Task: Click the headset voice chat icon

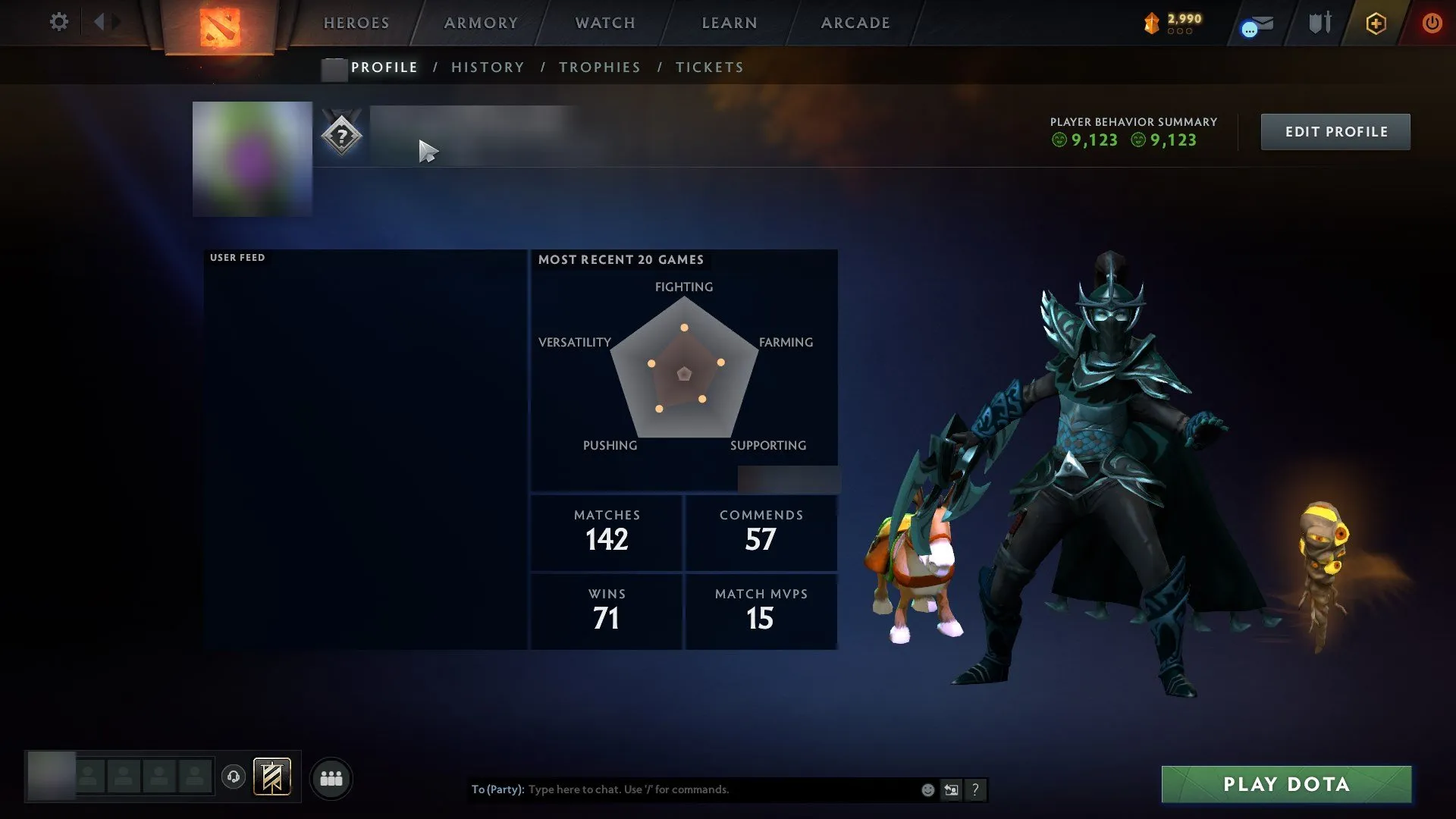Action: (x=234, y=777)
